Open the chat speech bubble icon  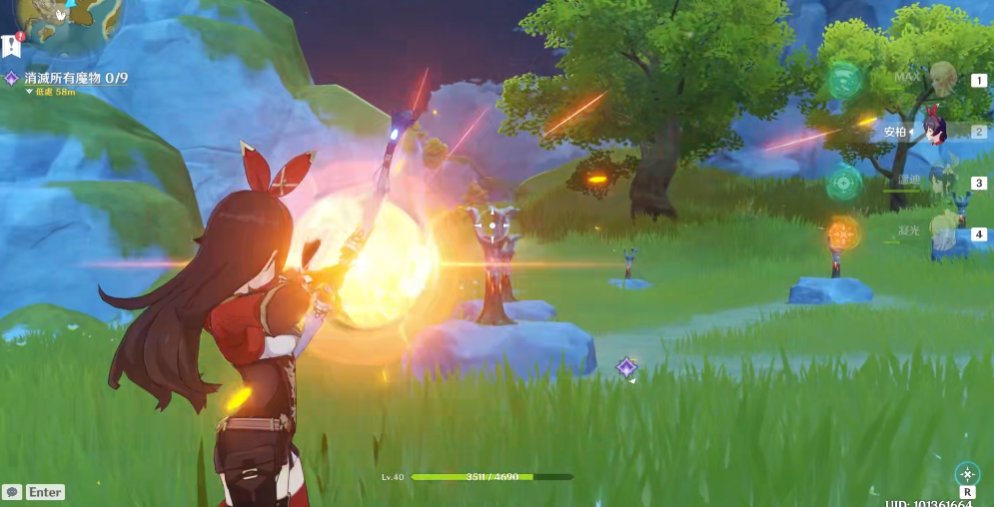(12, 492)
